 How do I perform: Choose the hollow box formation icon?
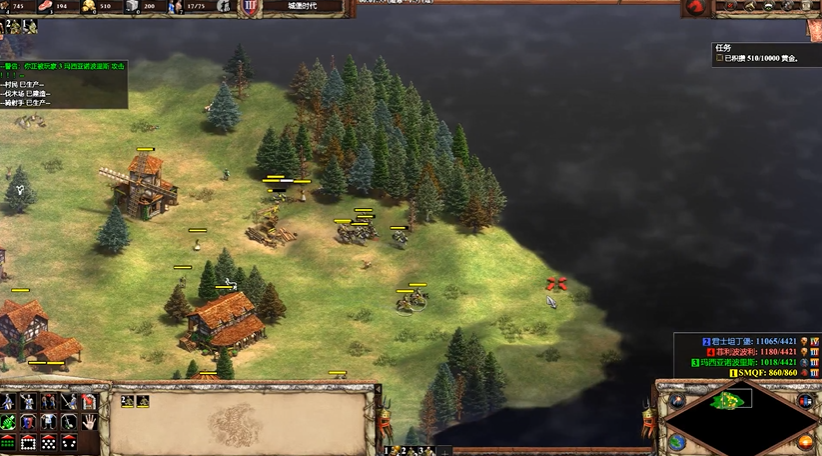tap(29, 441)
